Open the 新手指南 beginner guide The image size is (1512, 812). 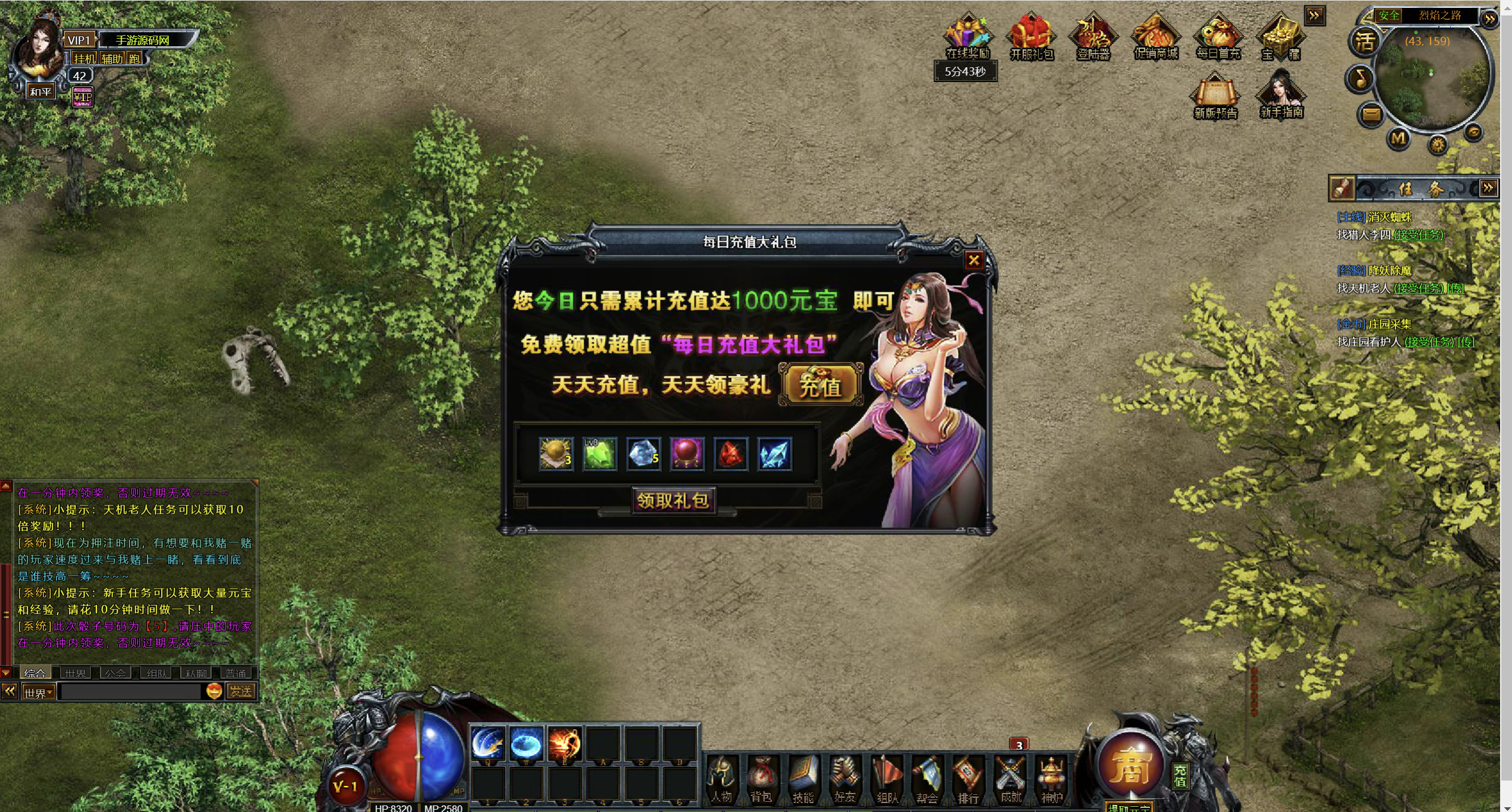pos(1281,95)
